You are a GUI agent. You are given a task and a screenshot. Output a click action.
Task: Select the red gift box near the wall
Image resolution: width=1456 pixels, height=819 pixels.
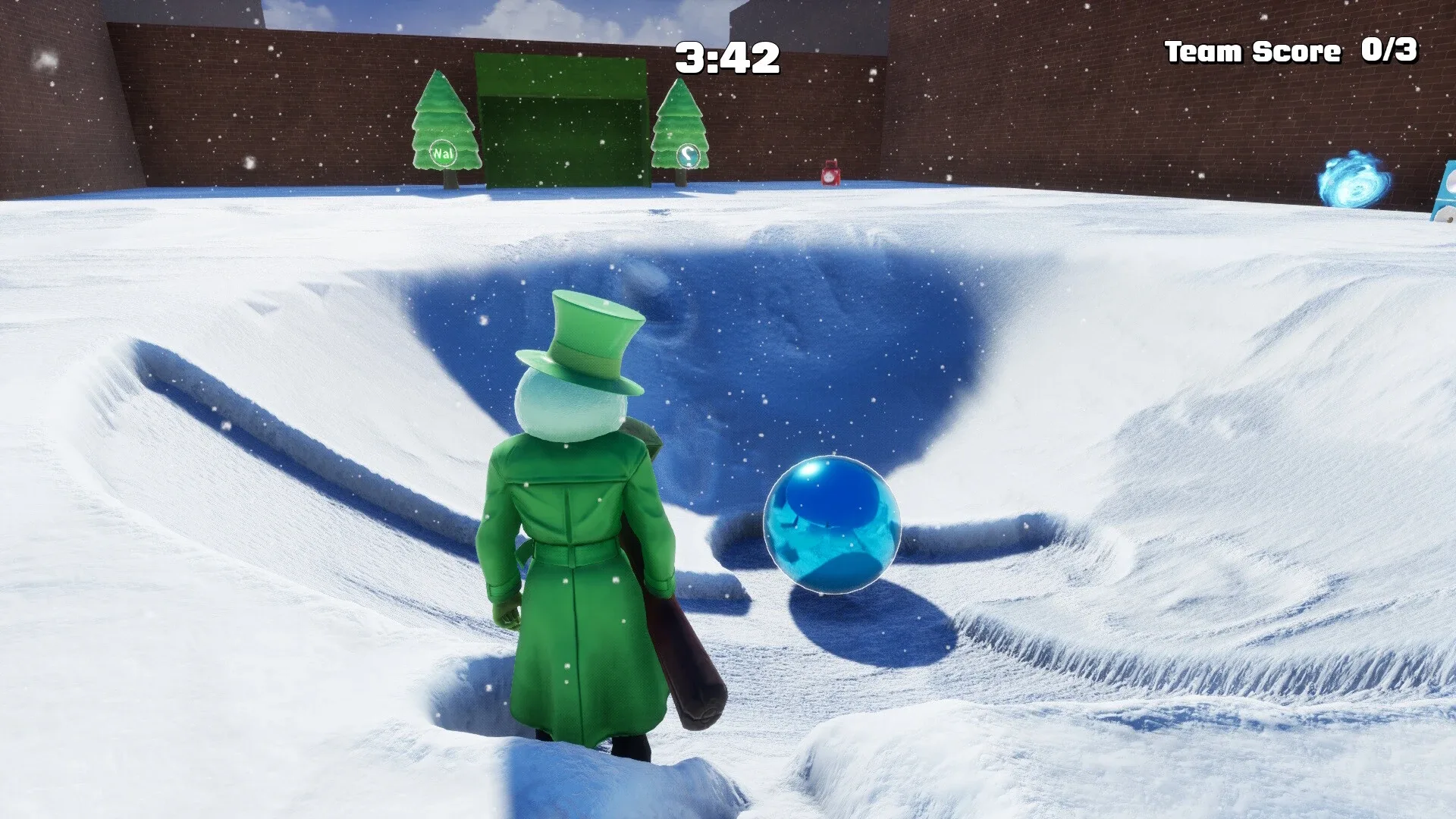point(830,174)
